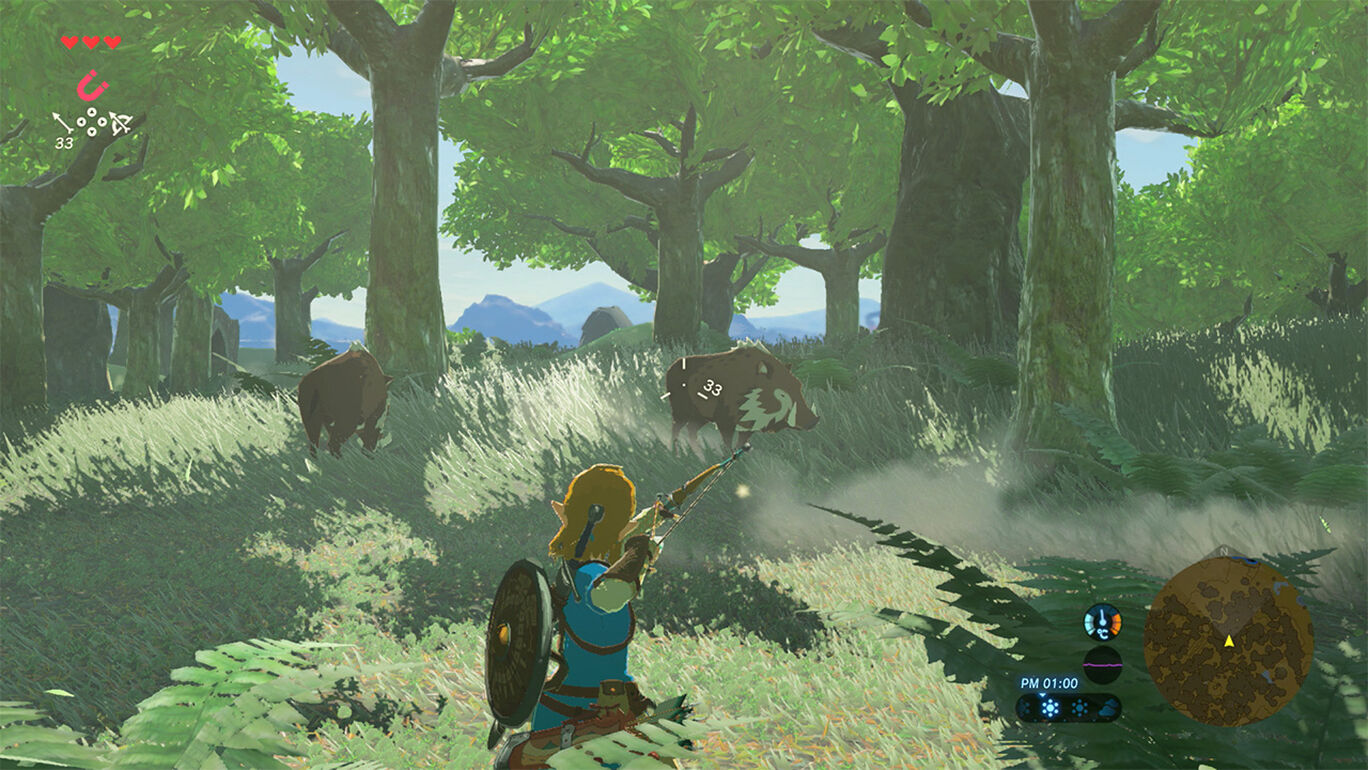Select the Magnesis rune icon

(91, 86)
